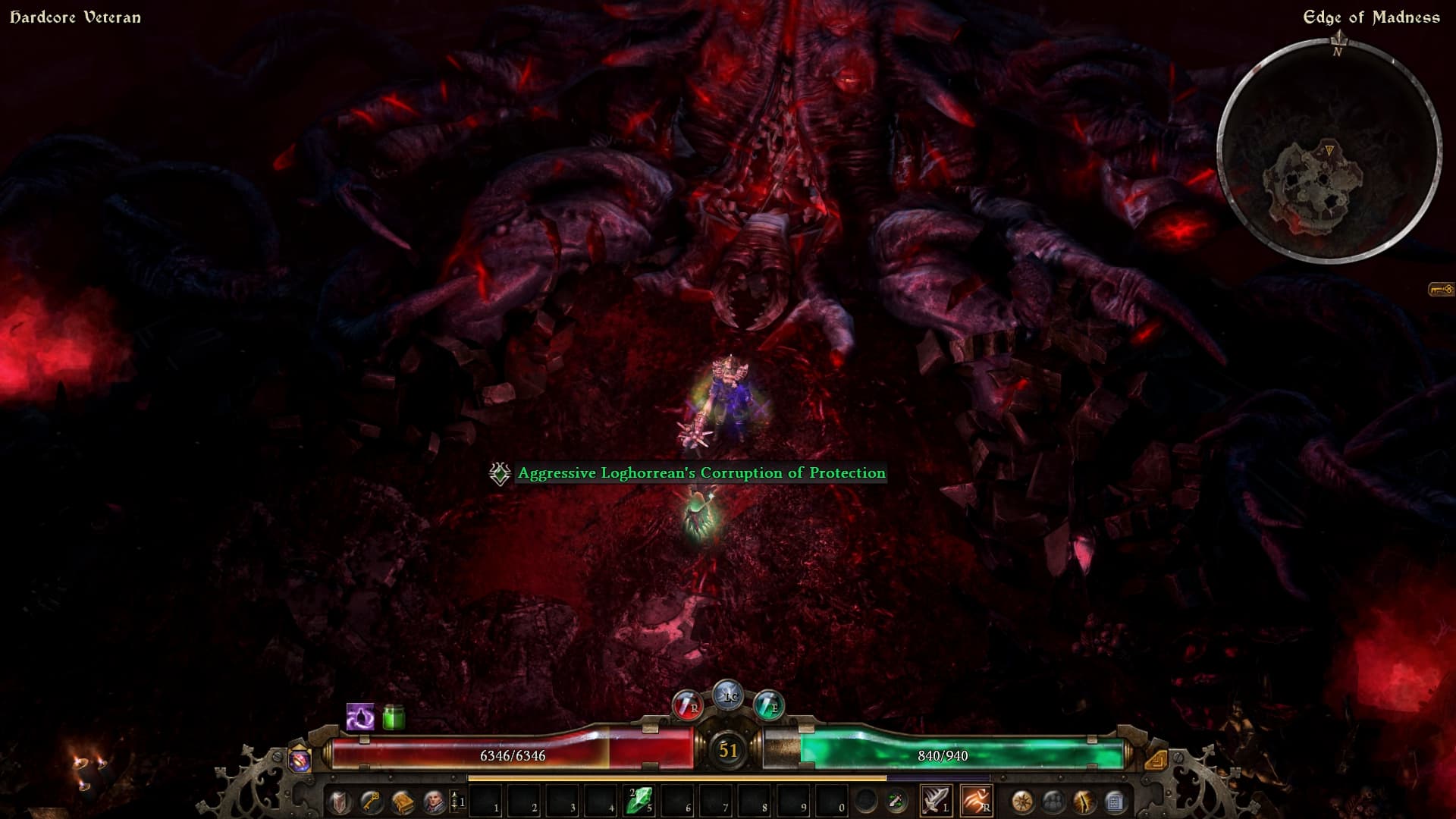Open the circular minimap
The height and width of the screenshot is (819, 1456).
[x=1329, y=149]
